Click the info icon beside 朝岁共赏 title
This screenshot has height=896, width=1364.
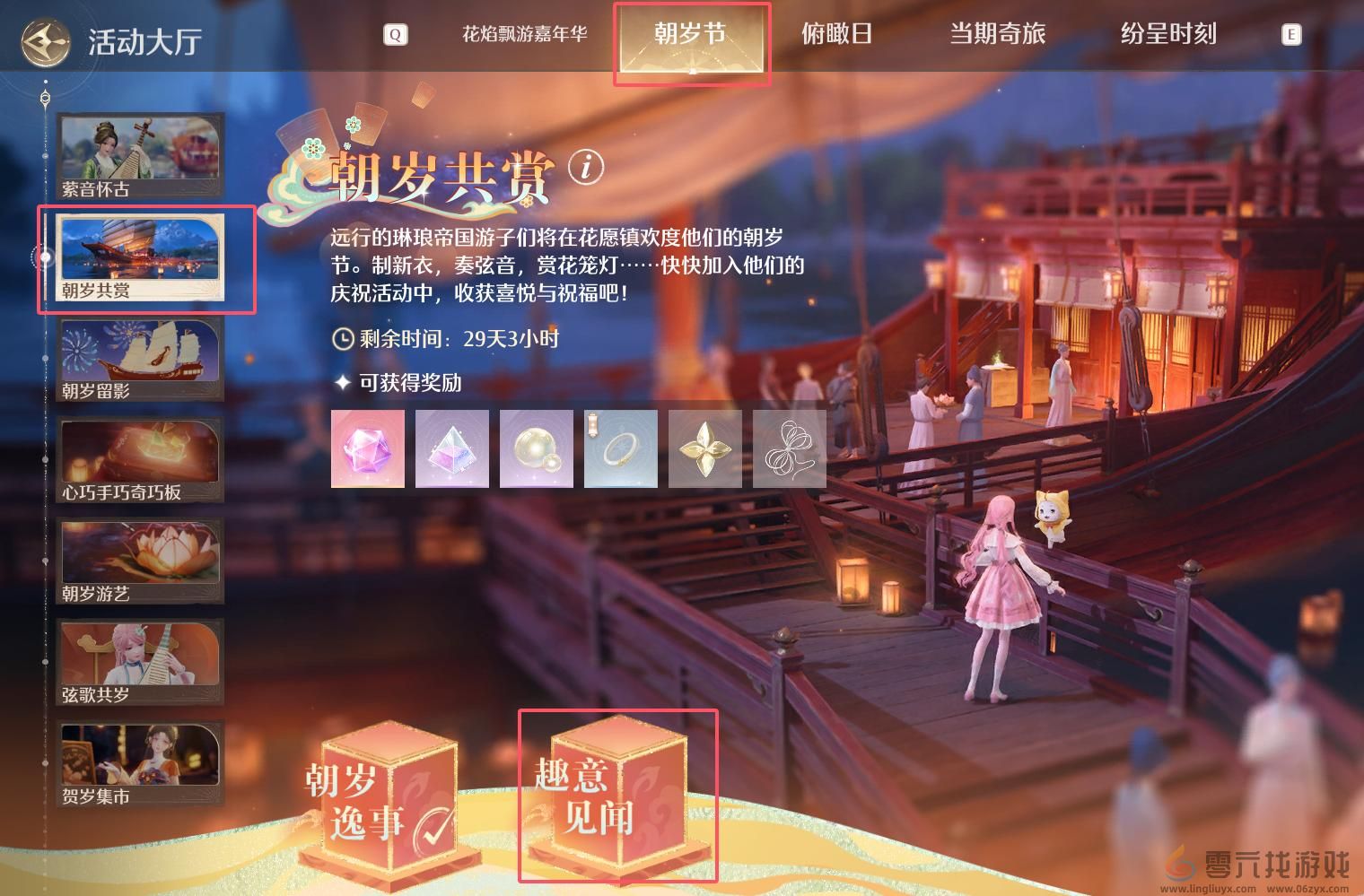[x=584, y=167]
